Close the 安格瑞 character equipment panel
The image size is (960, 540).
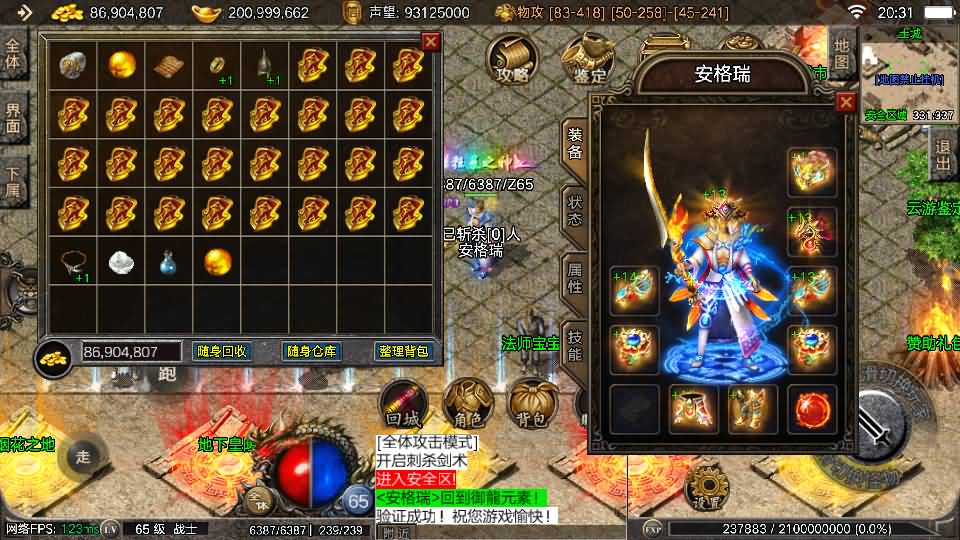[x=846, y=102]
